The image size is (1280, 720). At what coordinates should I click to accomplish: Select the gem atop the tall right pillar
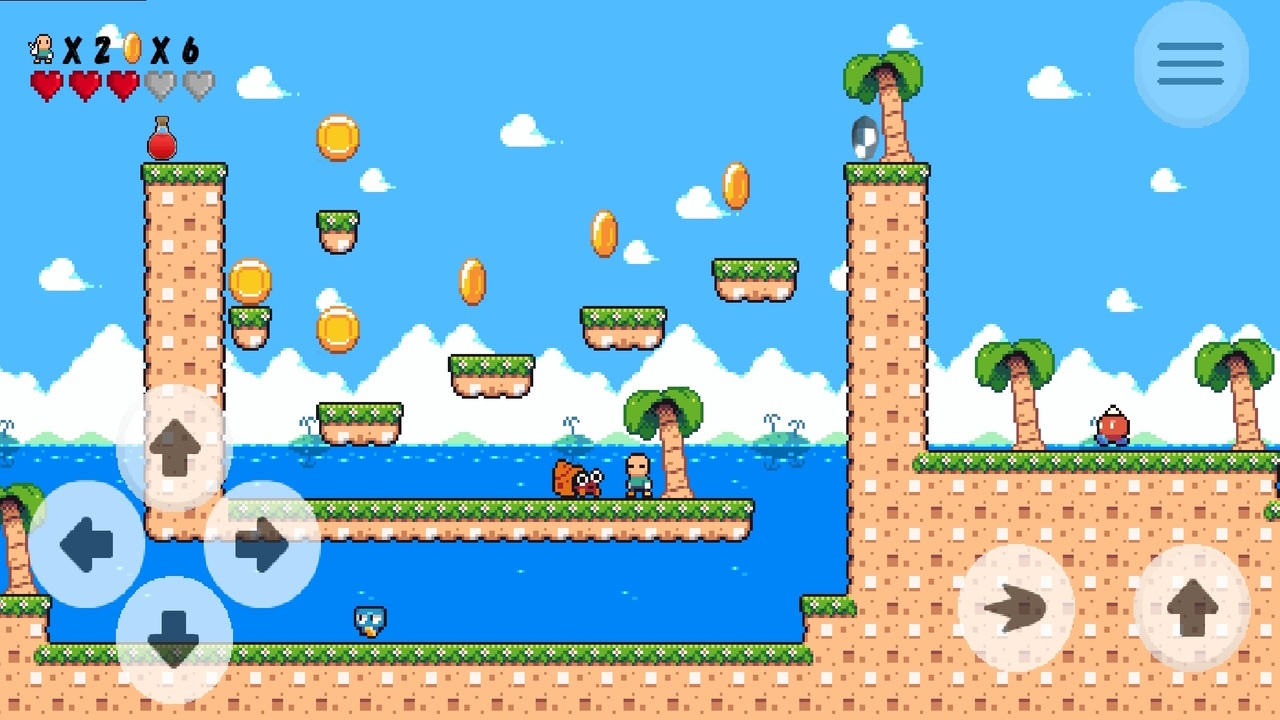[x=862, y=138]
